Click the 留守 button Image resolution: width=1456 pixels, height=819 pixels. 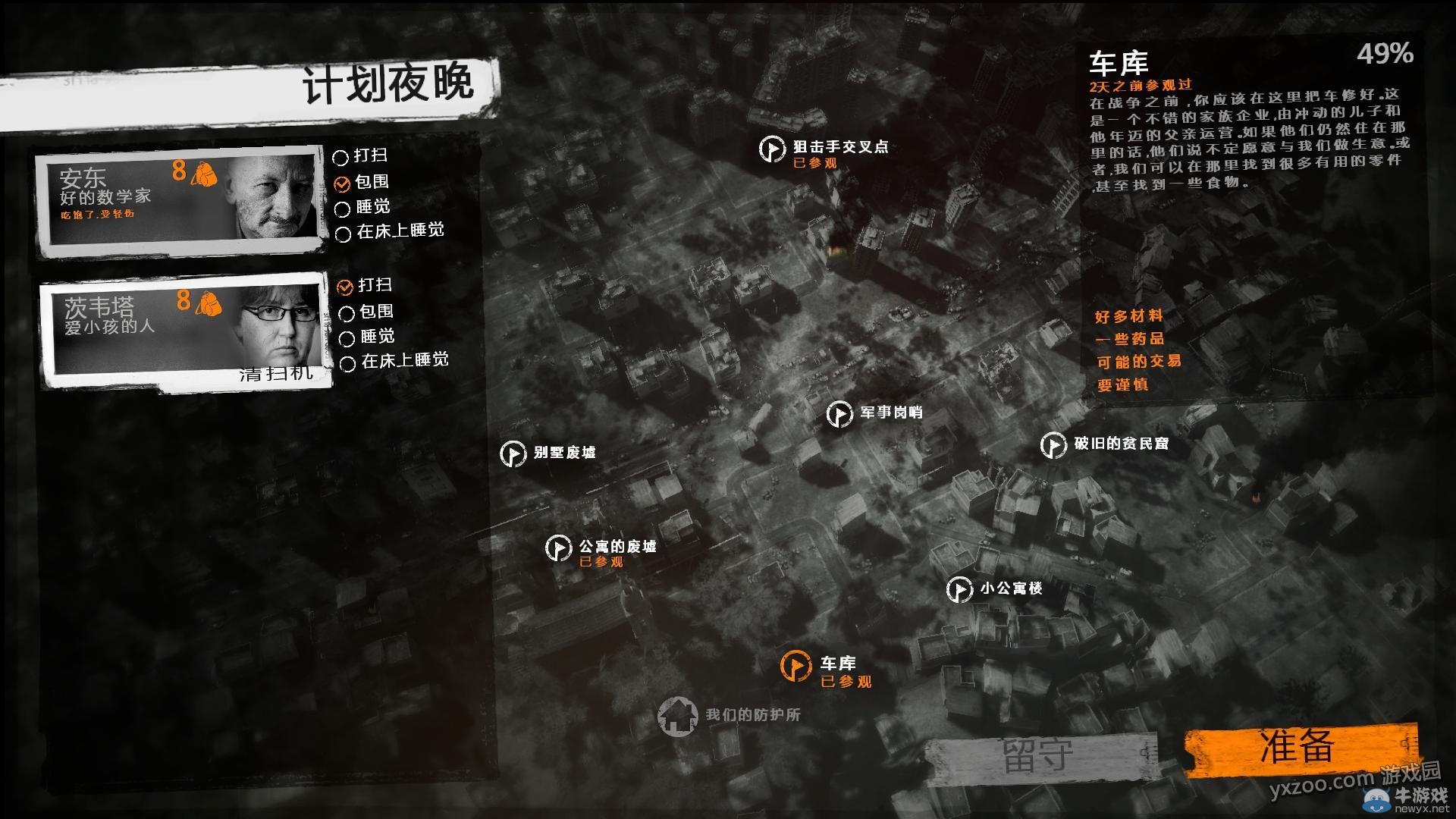[x=1034, y=750]
